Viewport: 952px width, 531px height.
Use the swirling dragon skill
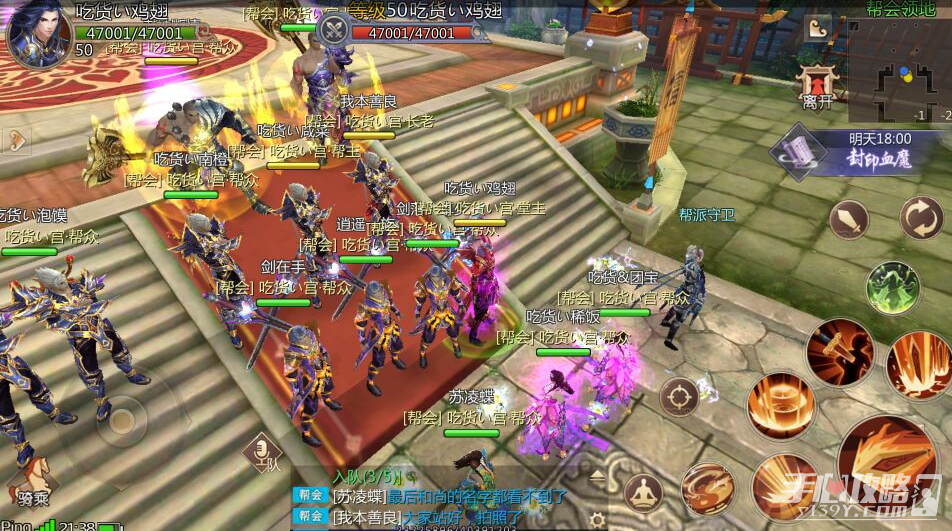[x=707, y=488]
